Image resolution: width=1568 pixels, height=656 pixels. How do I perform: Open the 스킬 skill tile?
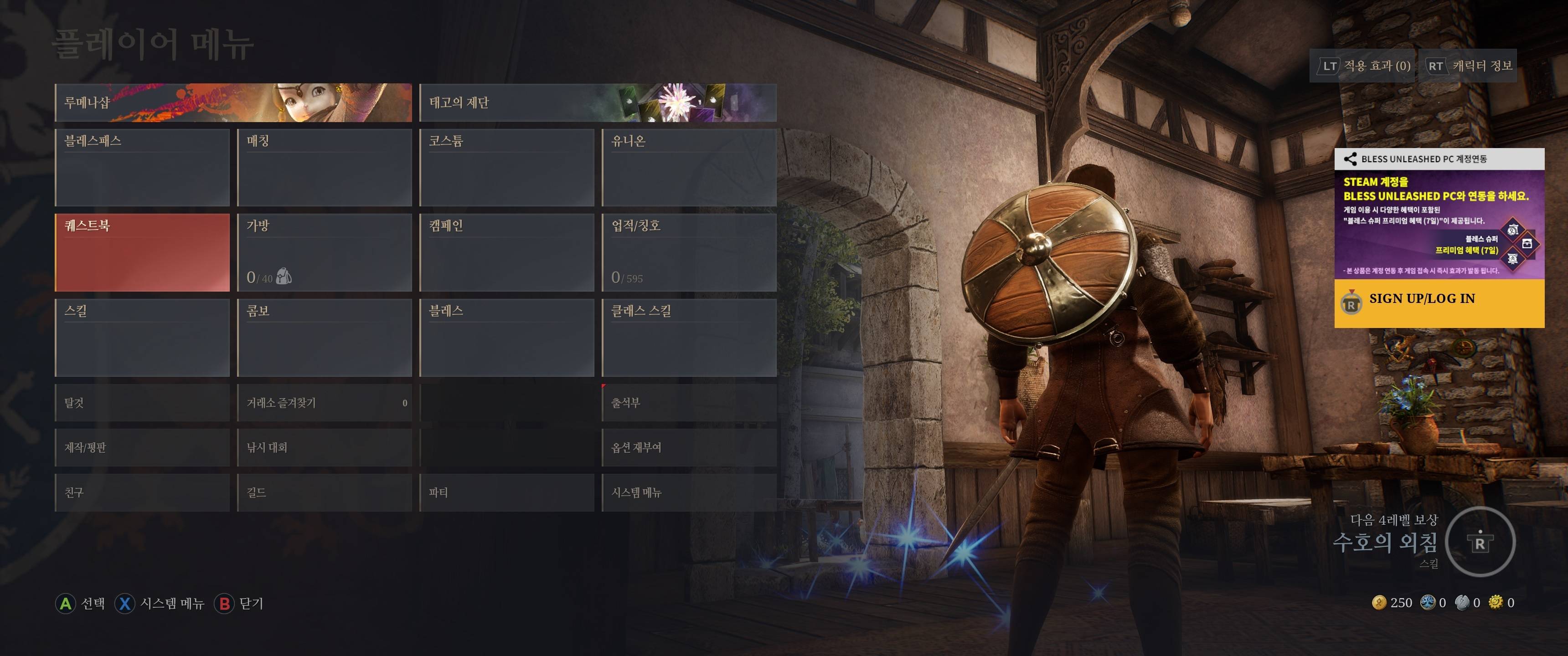click(x=142, y=338)
